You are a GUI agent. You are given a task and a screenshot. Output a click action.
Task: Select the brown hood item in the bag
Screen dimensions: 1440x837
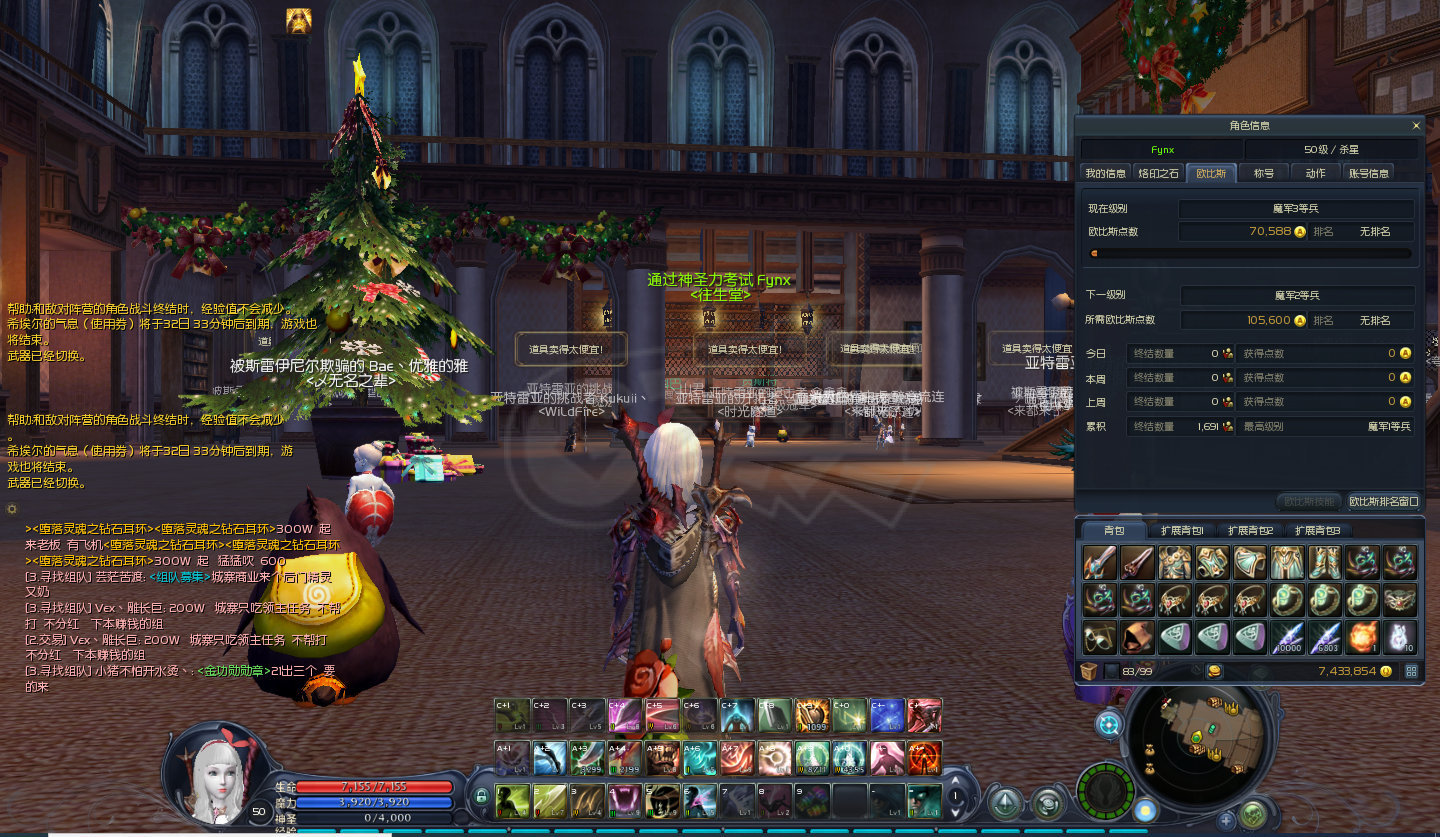(x=1136, y=636)
